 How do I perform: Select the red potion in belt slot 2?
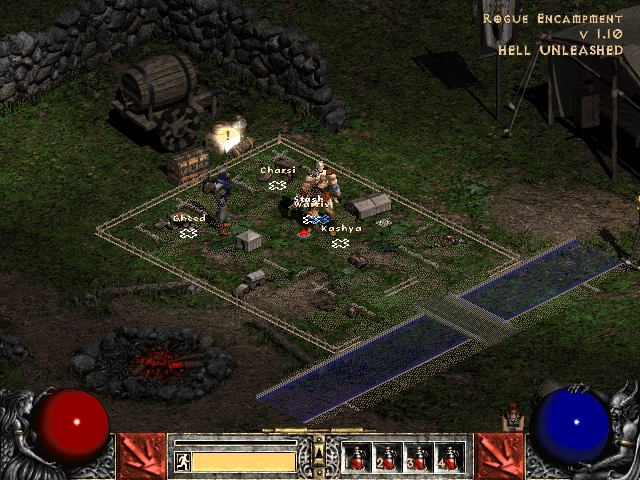(388, 458)
